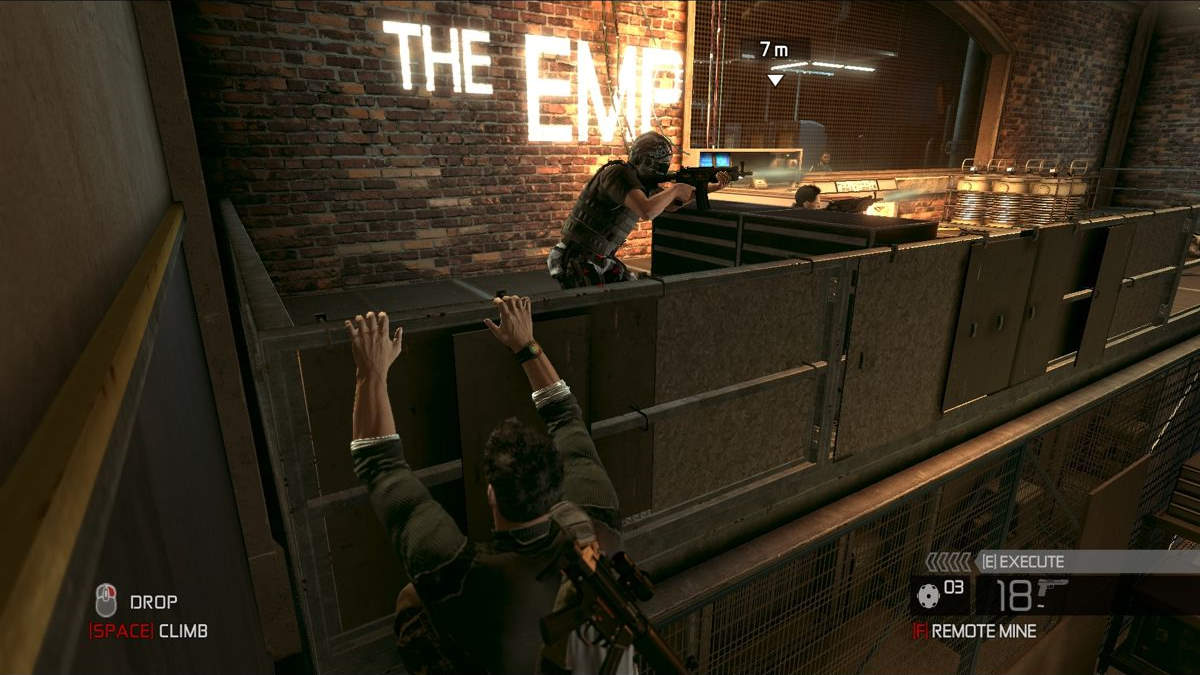Select the remote mine gadget icon
1200x675 pixels.
point(928,595)
